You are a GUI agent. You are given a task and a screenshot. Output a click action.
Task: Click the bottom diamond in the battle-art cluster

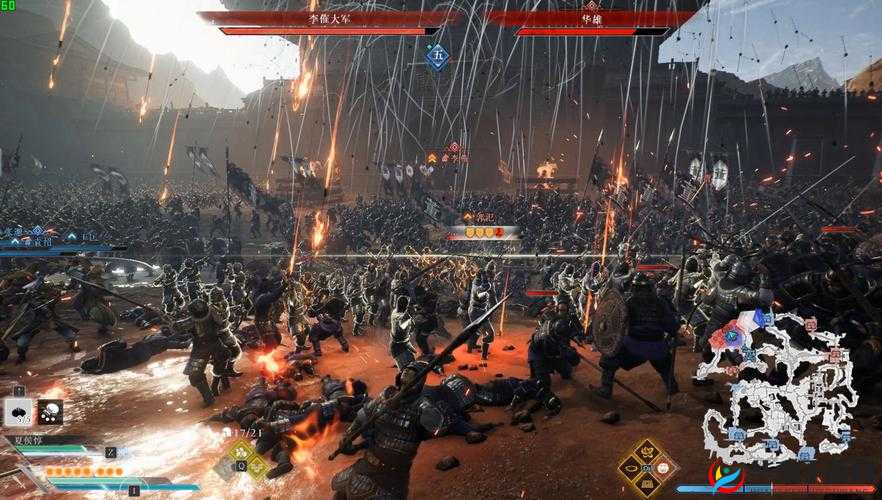pyautogui.click(x=646, y=485)
